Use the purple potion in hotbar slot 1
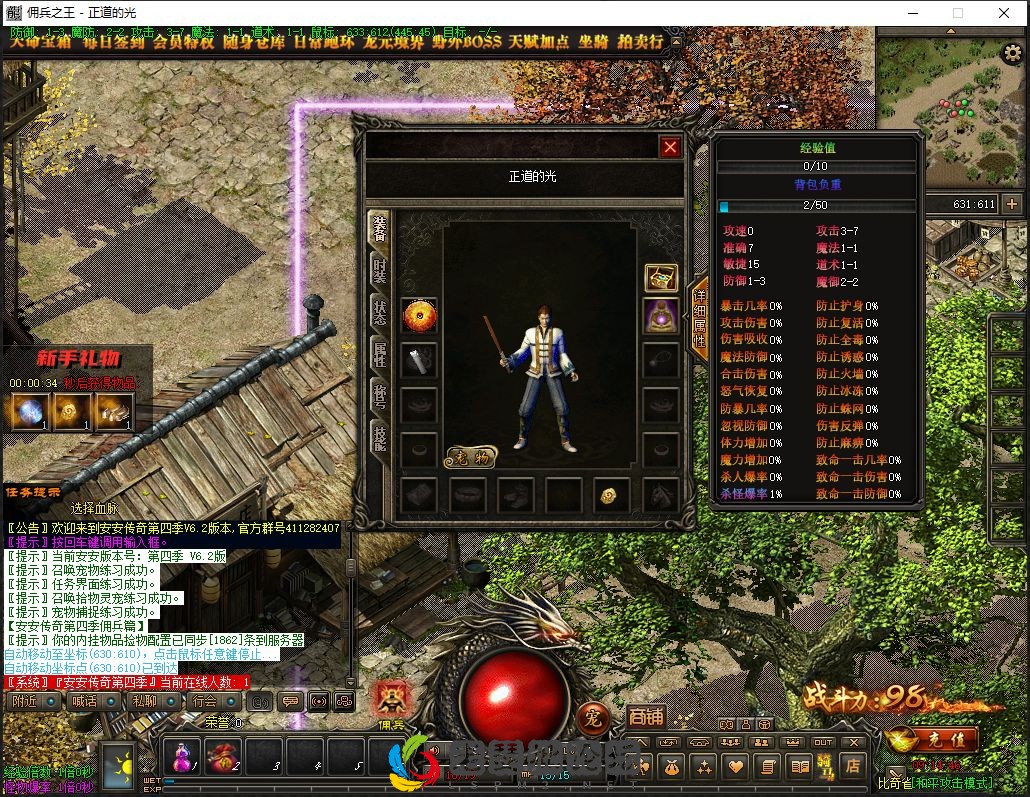 click(x=182, y=757)
